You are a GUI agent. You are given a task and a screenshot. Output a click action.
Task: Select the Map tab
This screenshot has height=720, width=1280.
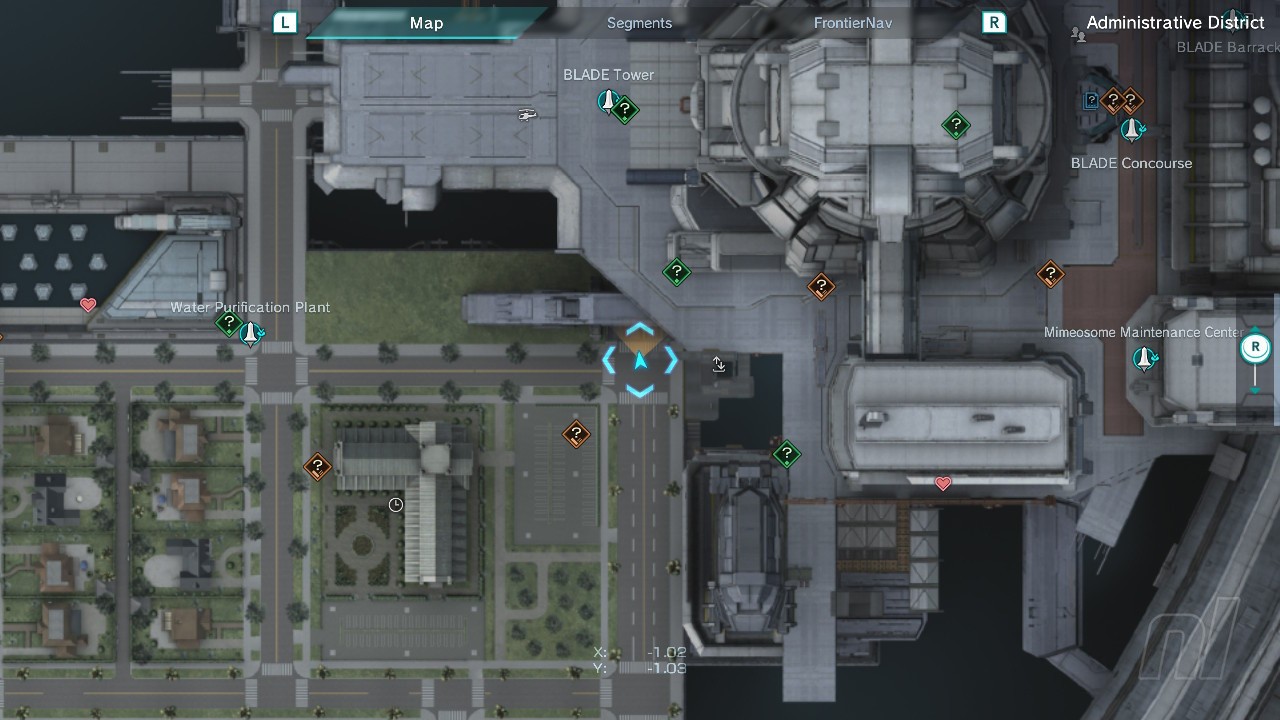tap(426, 23)
